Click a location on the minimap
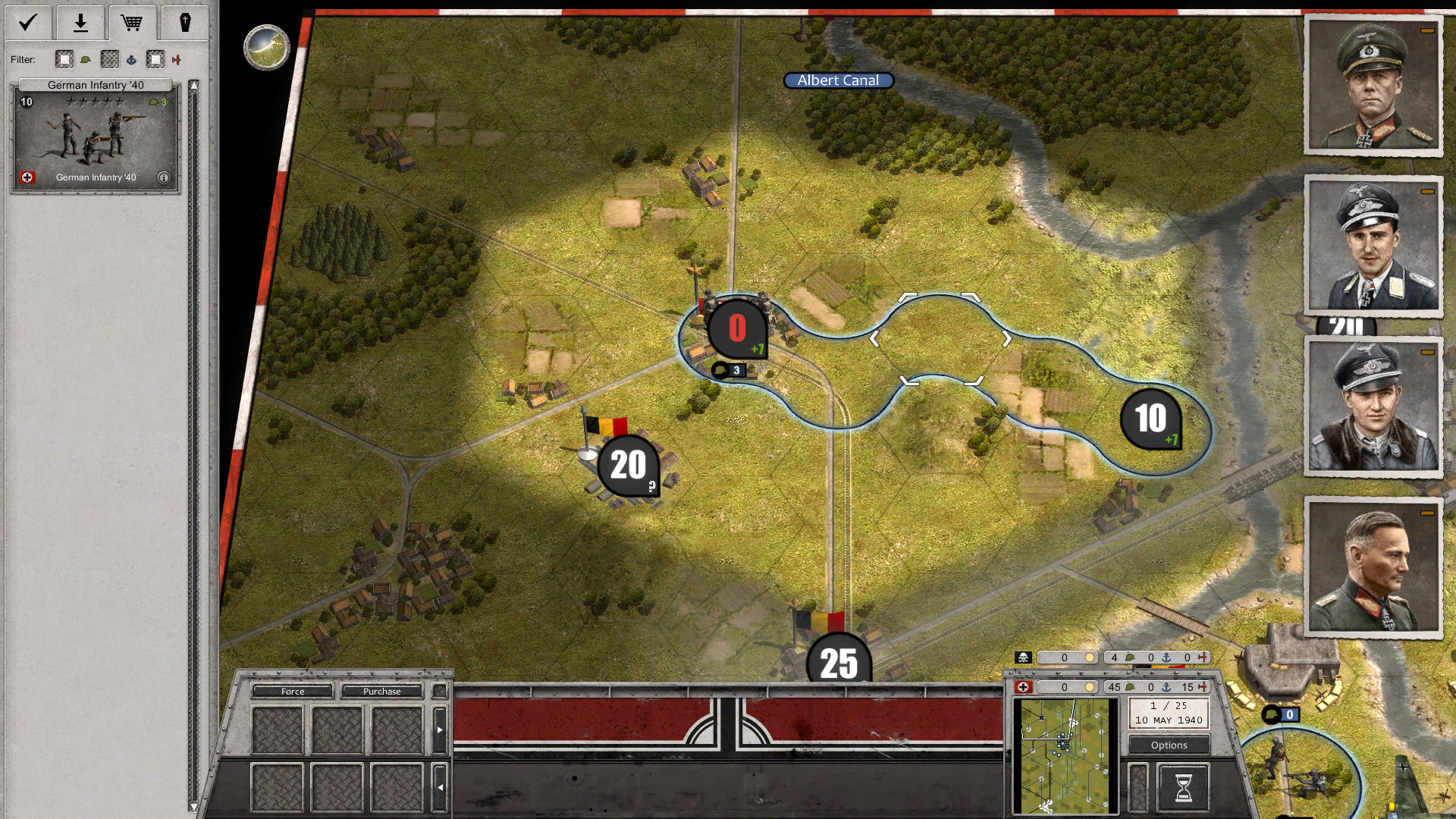Image resolution: width=1456 pixels, height=819 pixels. (x=1065, y=751)
